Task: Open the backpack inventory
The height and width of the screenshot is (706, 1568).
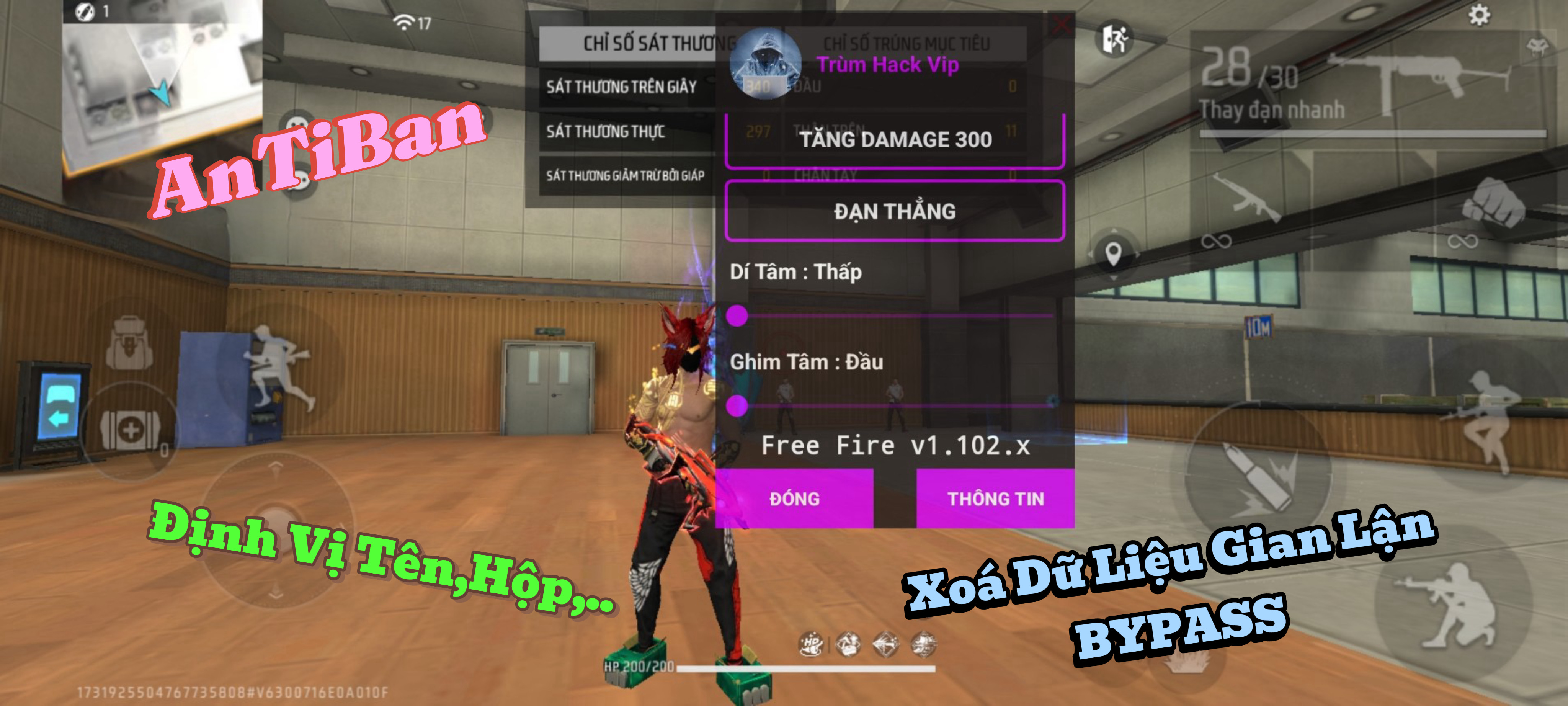Action: coord(129,344)
